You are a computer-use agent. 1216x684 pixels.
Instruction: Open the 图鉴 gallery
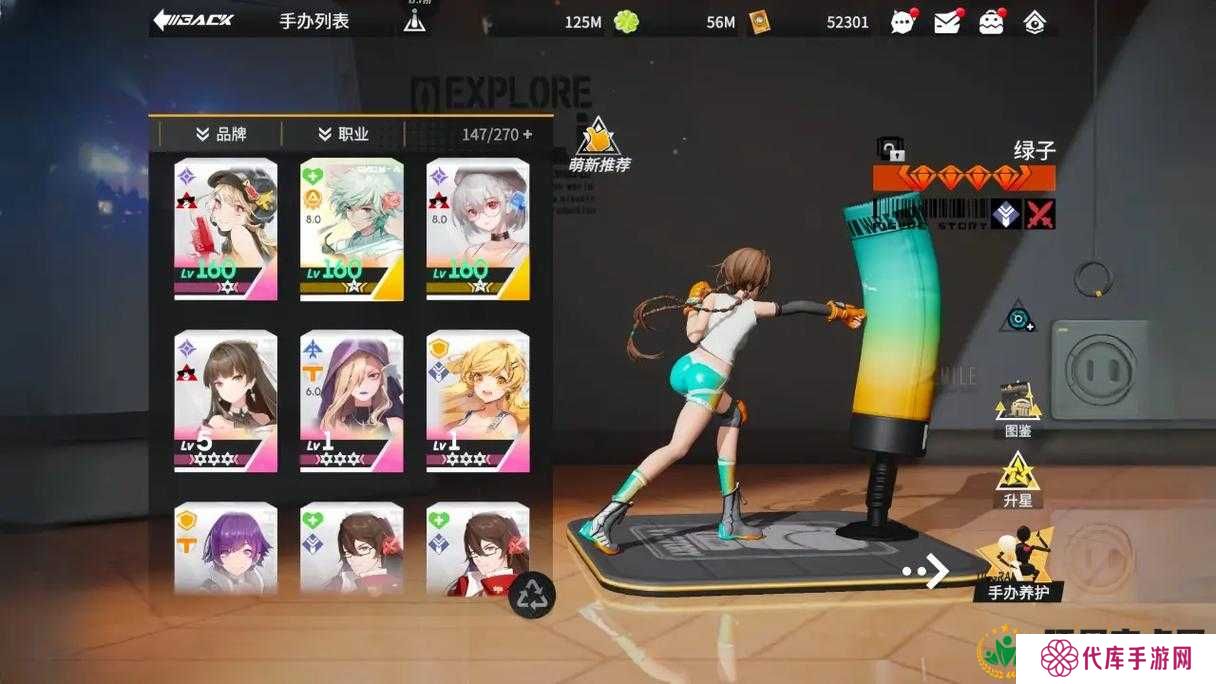click(x=1018, y=408)
